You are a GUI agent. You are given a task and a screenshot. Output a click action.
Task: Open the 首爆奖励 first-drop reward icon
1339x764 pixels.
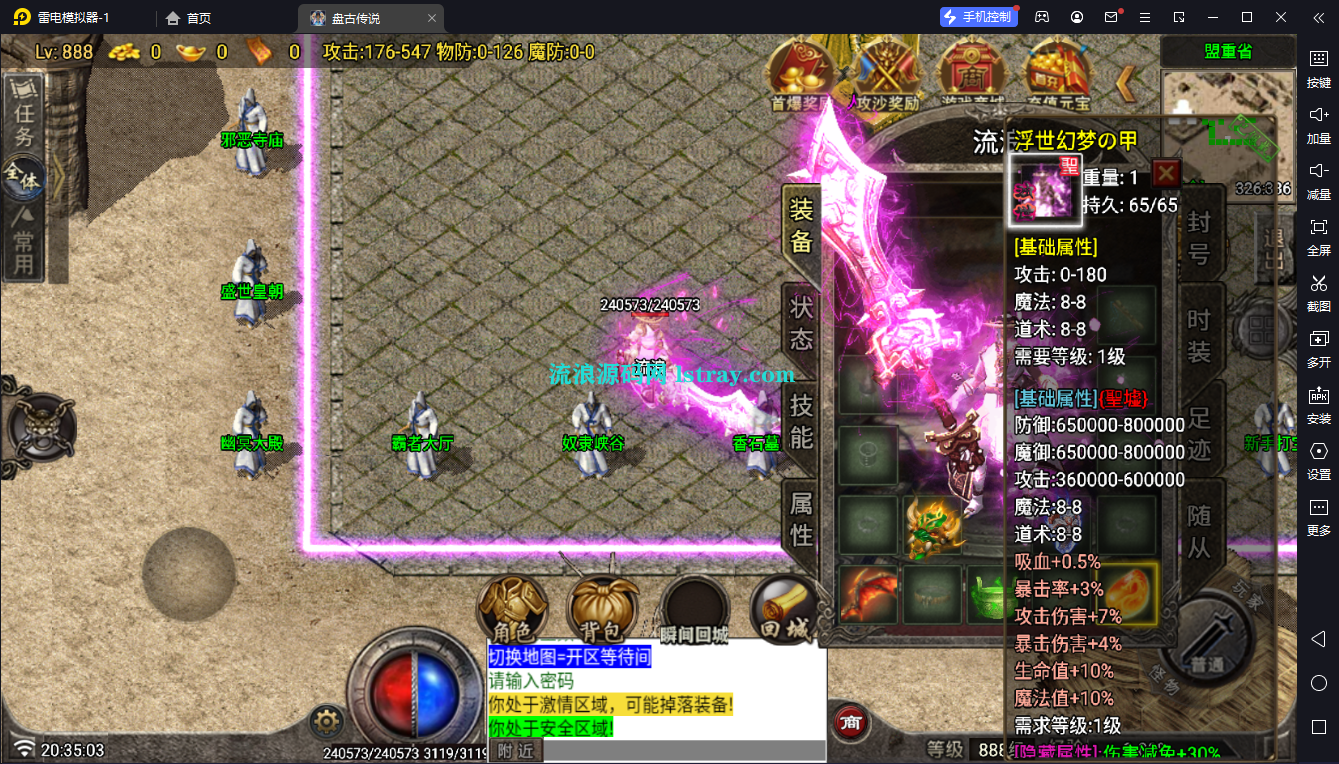800,73
